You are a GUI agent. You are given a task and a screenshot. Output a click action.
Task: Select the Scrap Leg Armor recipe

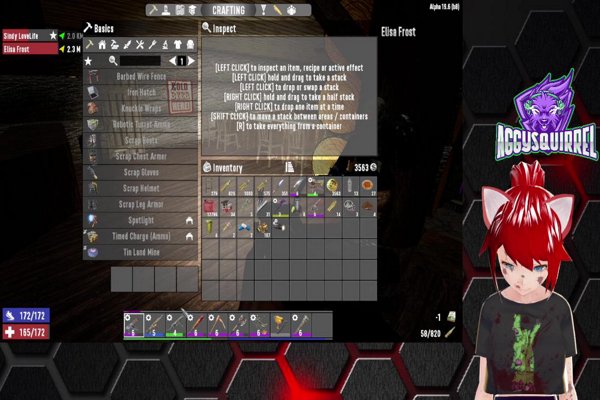tap(140, 204)
